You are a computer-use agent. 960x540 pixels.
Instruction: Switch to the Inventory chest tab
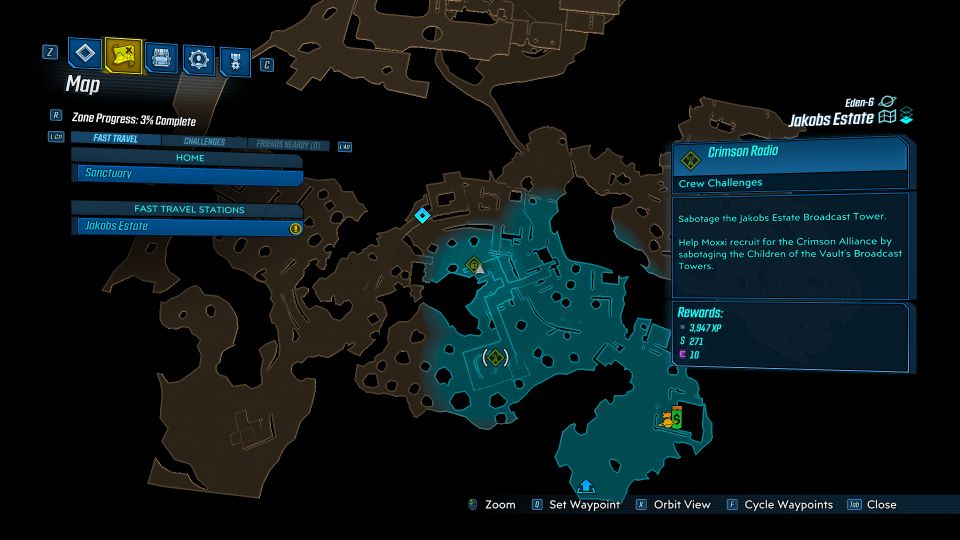(x=160, y=57)
